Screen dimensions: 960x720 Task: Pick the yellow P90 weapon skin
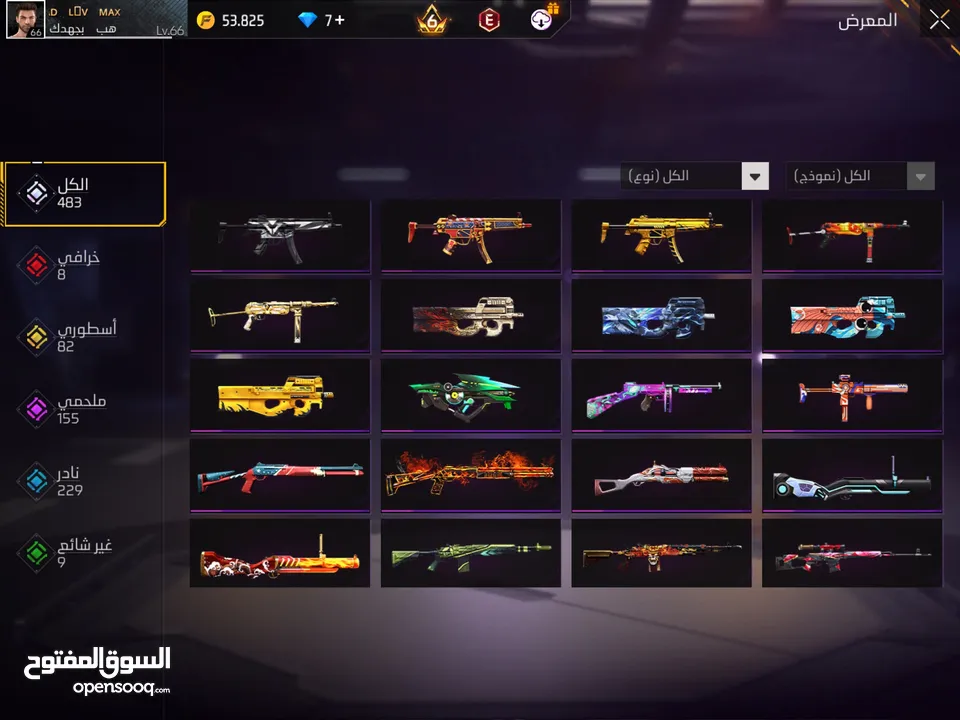click(x=280, y=394)
